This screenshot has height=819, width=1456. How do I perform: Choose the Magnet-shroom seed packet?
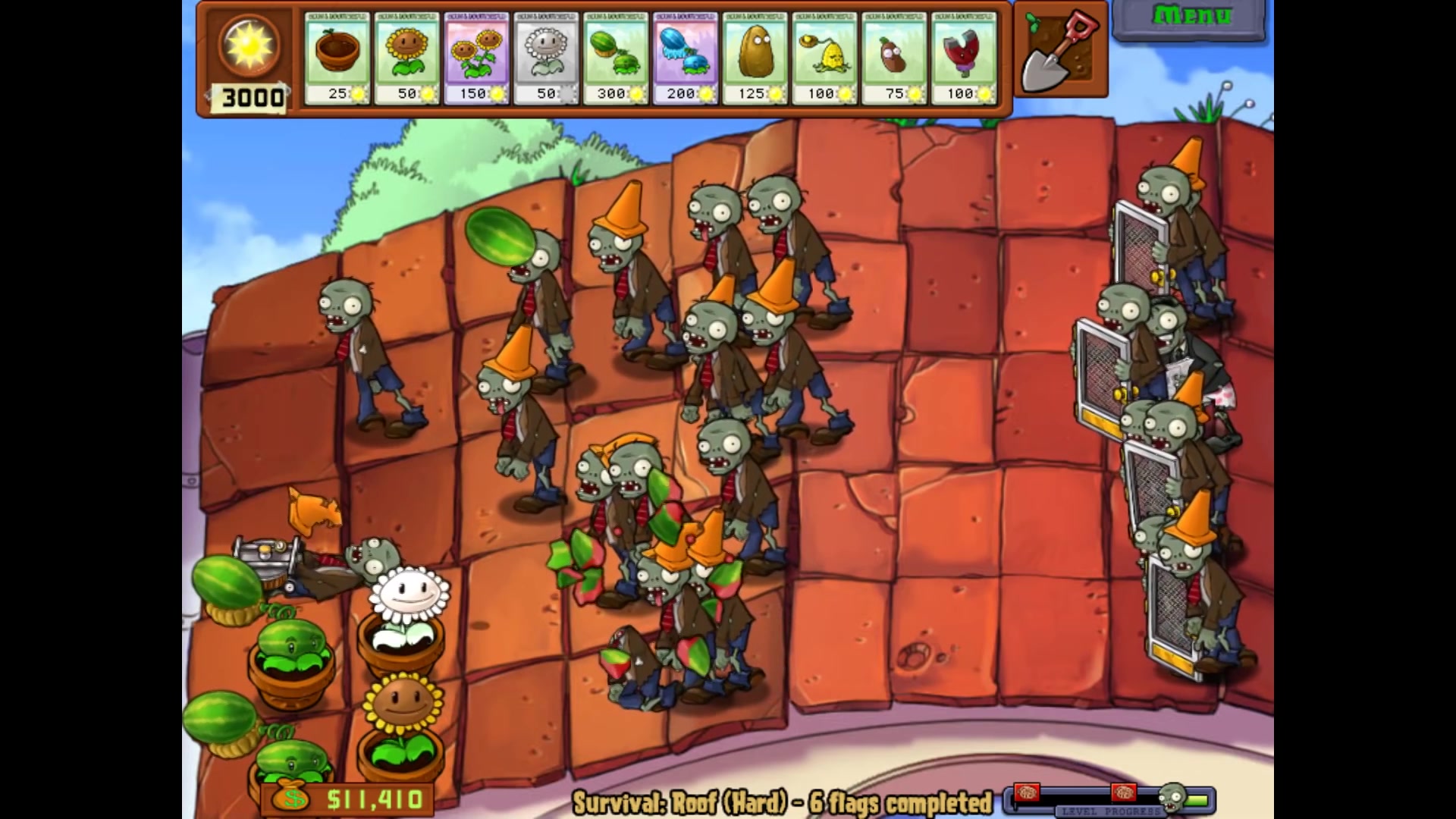(x=963, y=58)
